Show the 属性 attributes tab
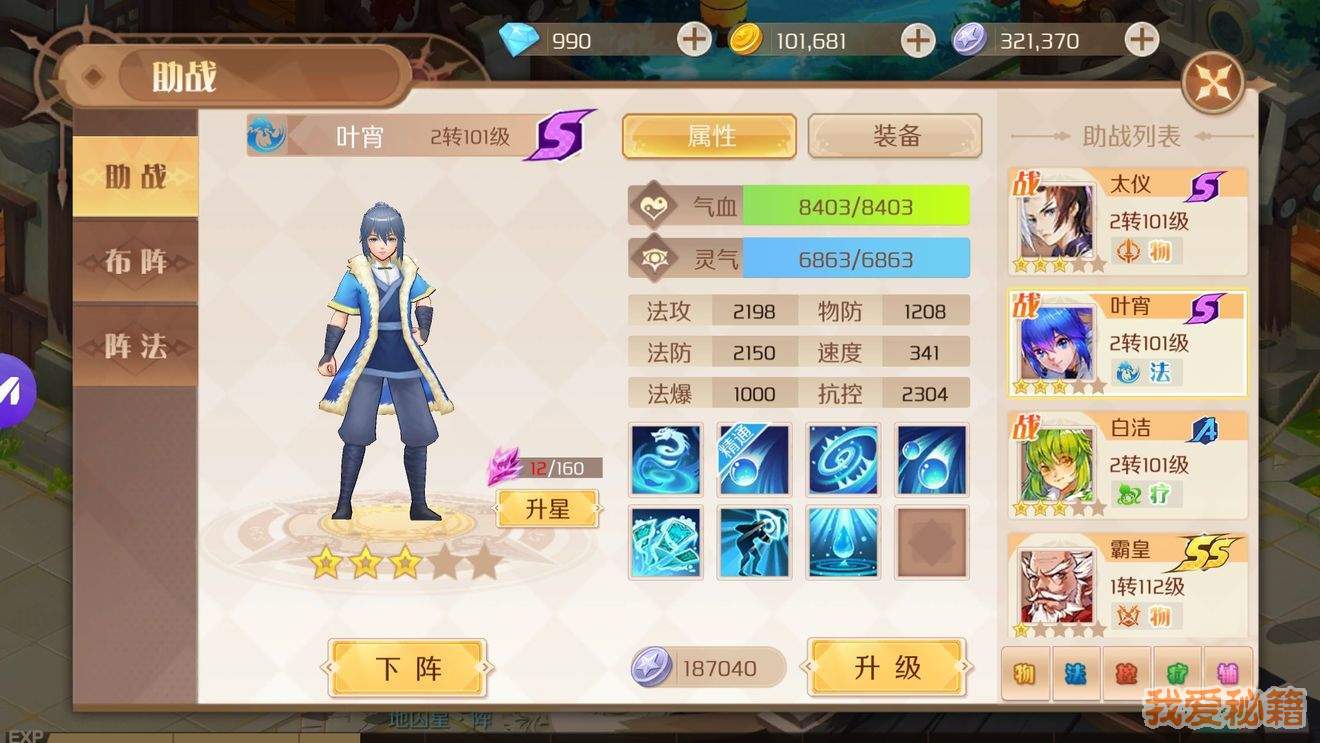This screenshot has height=743, width=1320. [710, 136]
